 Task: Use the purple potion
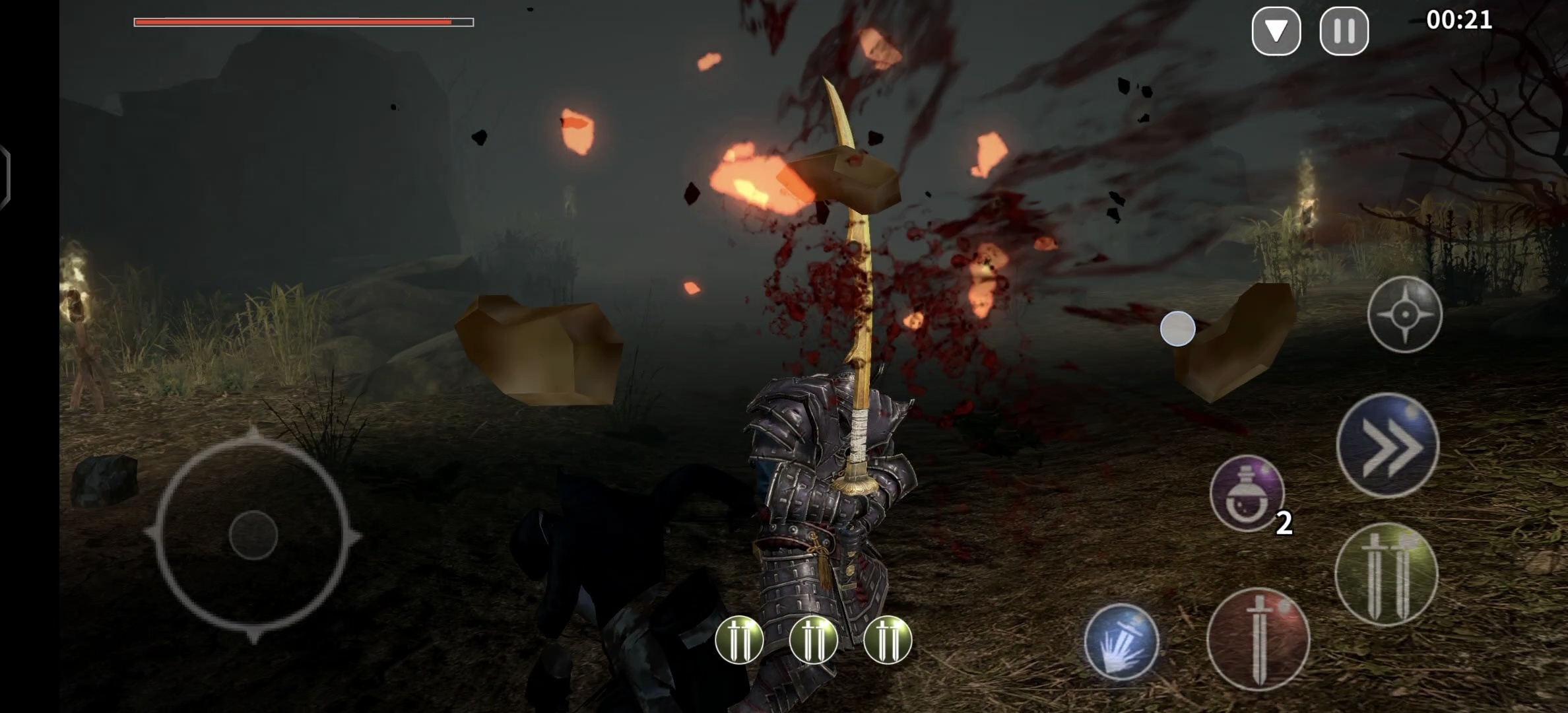click(1247, 493)
